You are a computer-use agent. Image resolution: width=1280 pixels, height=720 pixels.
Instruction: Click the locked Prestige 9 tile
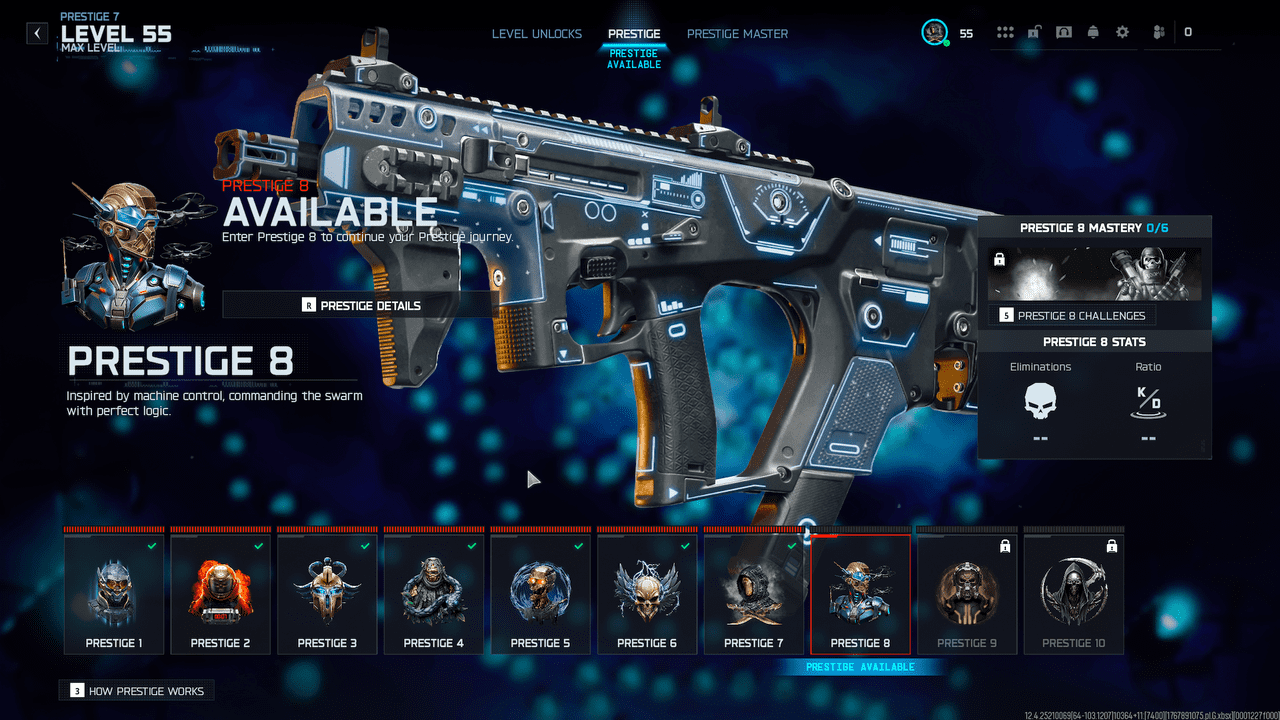point(967,594)
